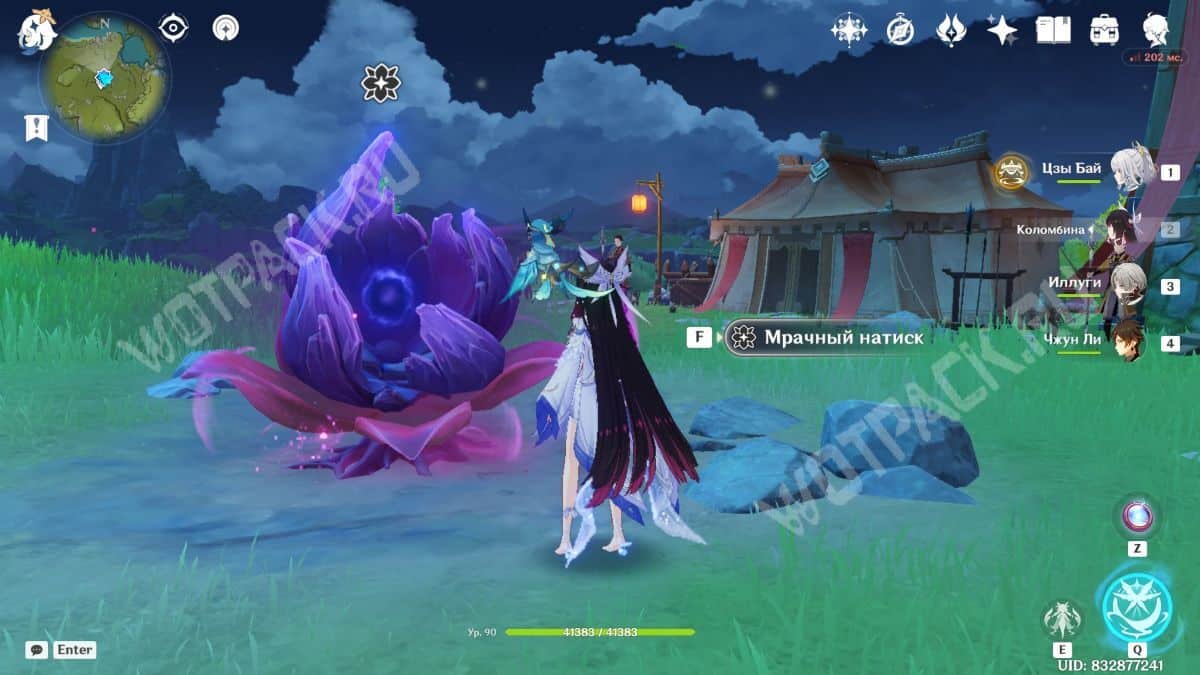This screenshot has height=675, width=1200.
Task: Open the flame-shaped events icon
Action: coord(950,31)
